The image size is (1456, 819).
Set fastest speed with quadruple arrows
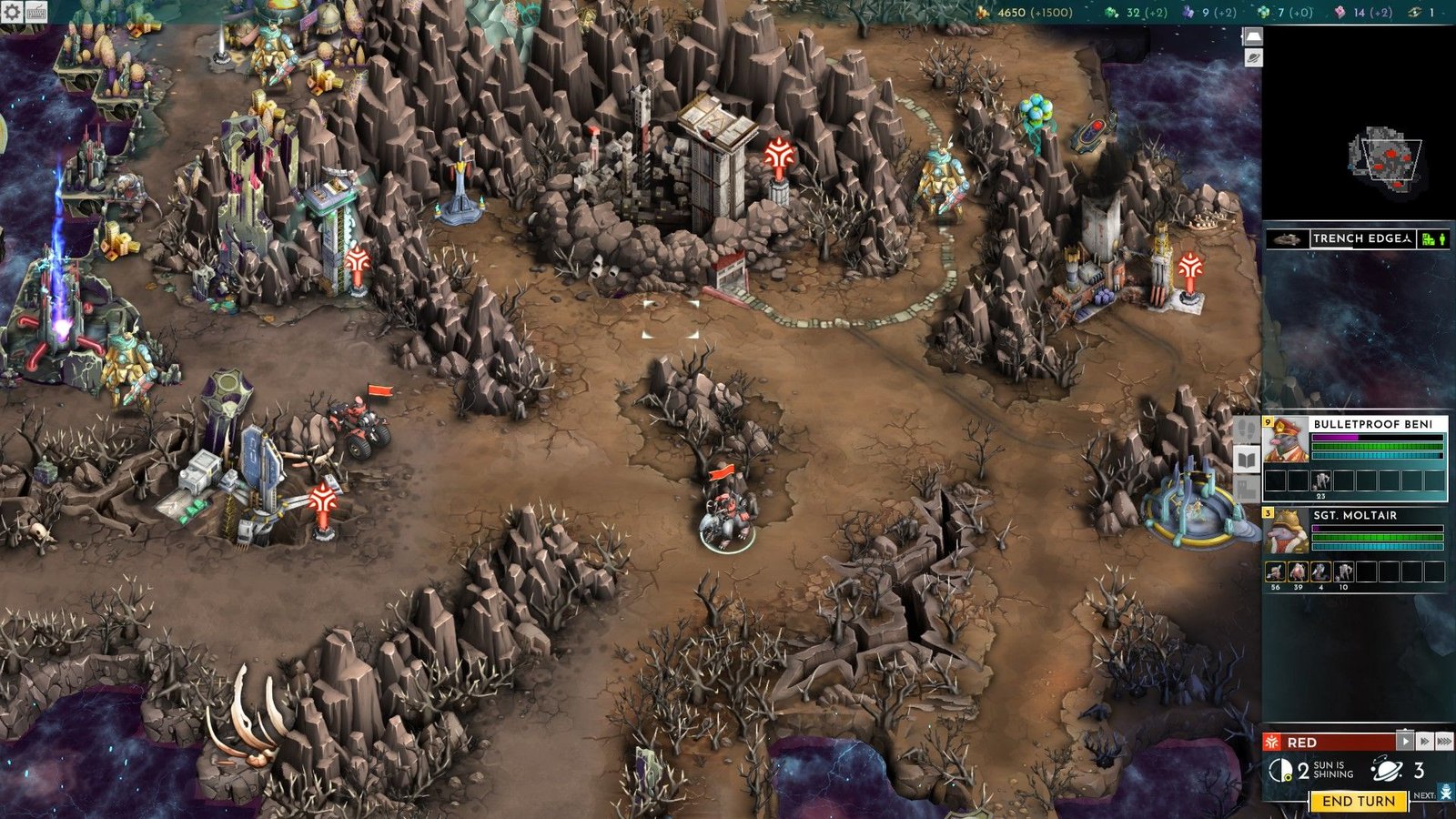point(1444,742)
